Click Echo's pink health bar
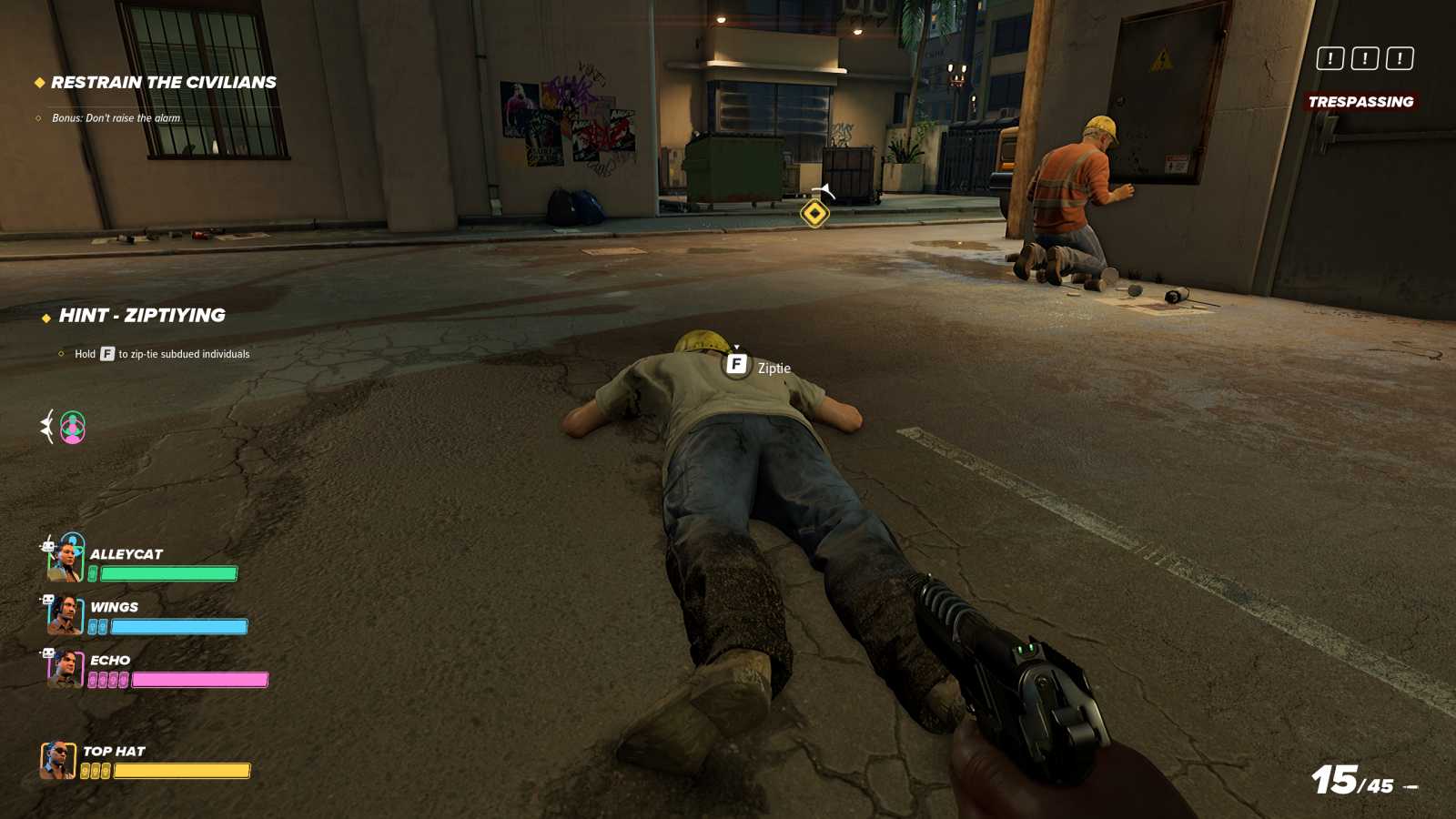 198,678
